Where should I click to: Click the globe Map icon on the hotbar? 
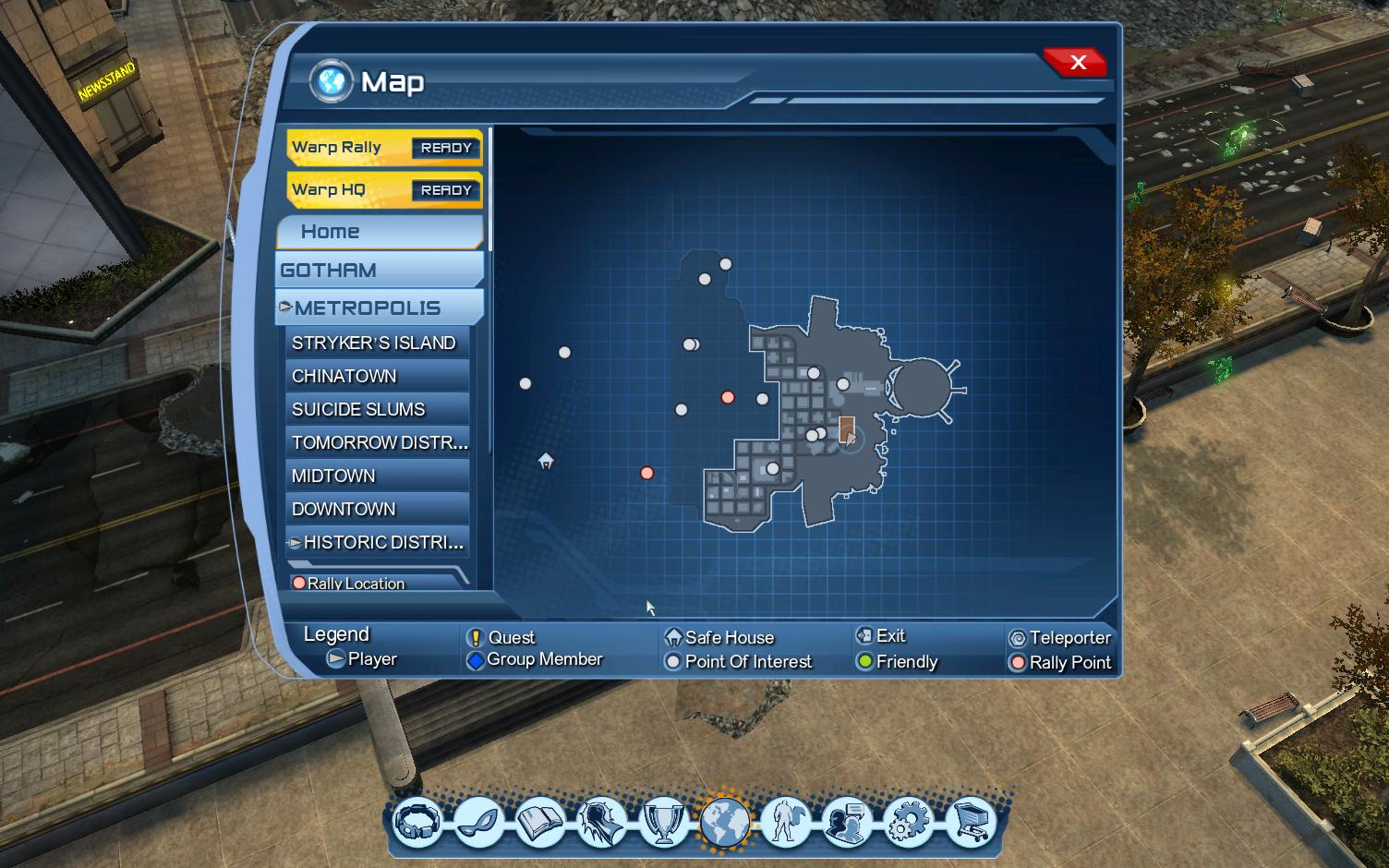pyautogui.click(x=727, y=825)
